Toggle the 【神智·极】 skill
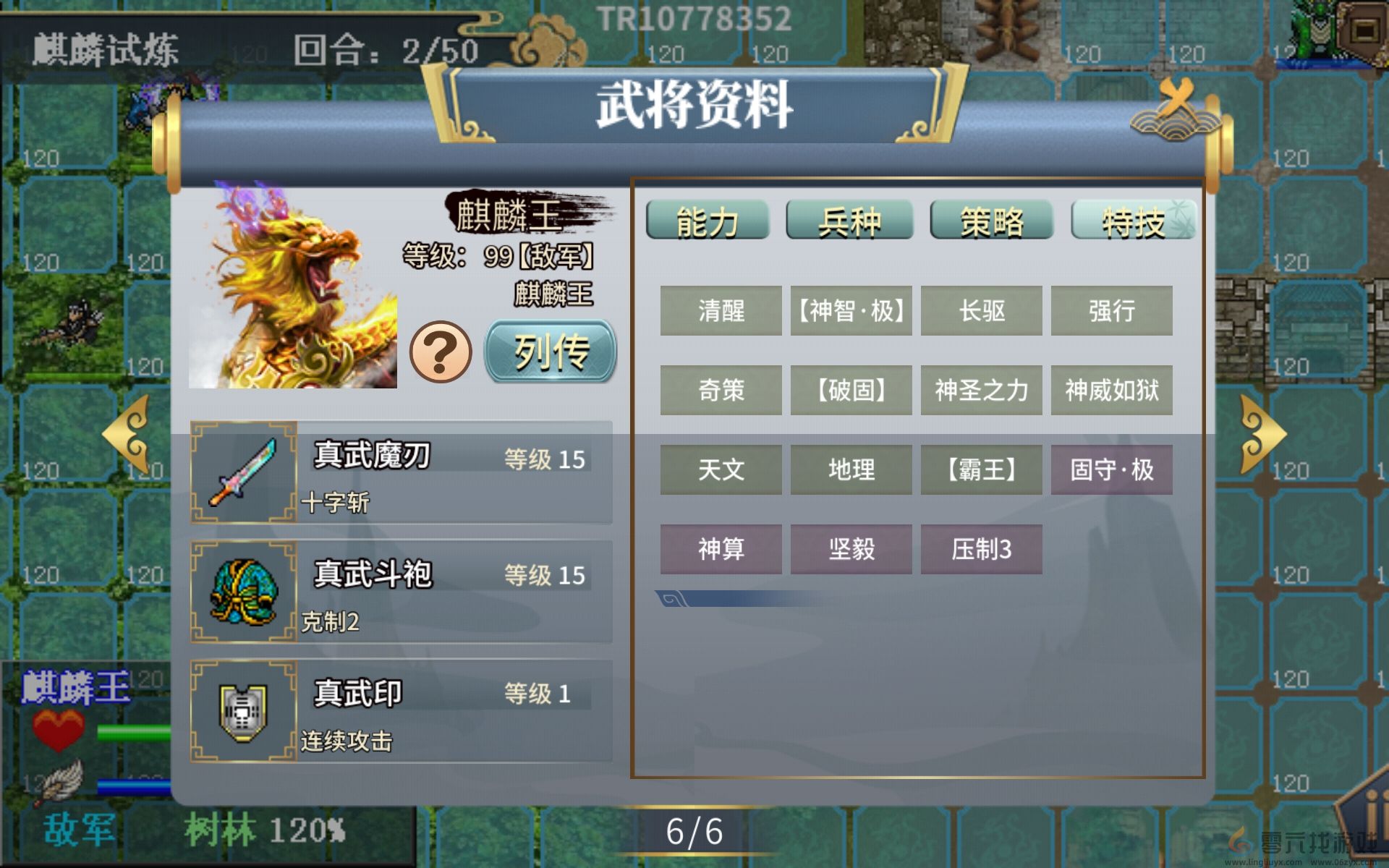This screenshot has height=868, width=1389. coord(851,310)
